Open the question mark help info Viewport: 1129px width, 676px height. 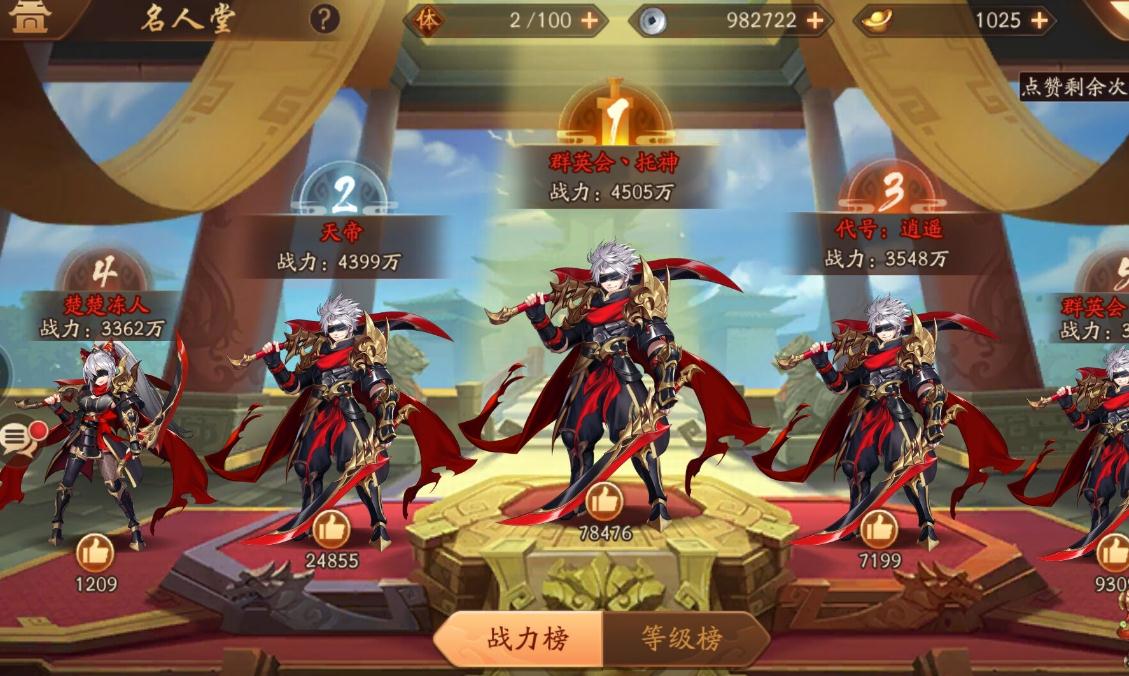324,19
